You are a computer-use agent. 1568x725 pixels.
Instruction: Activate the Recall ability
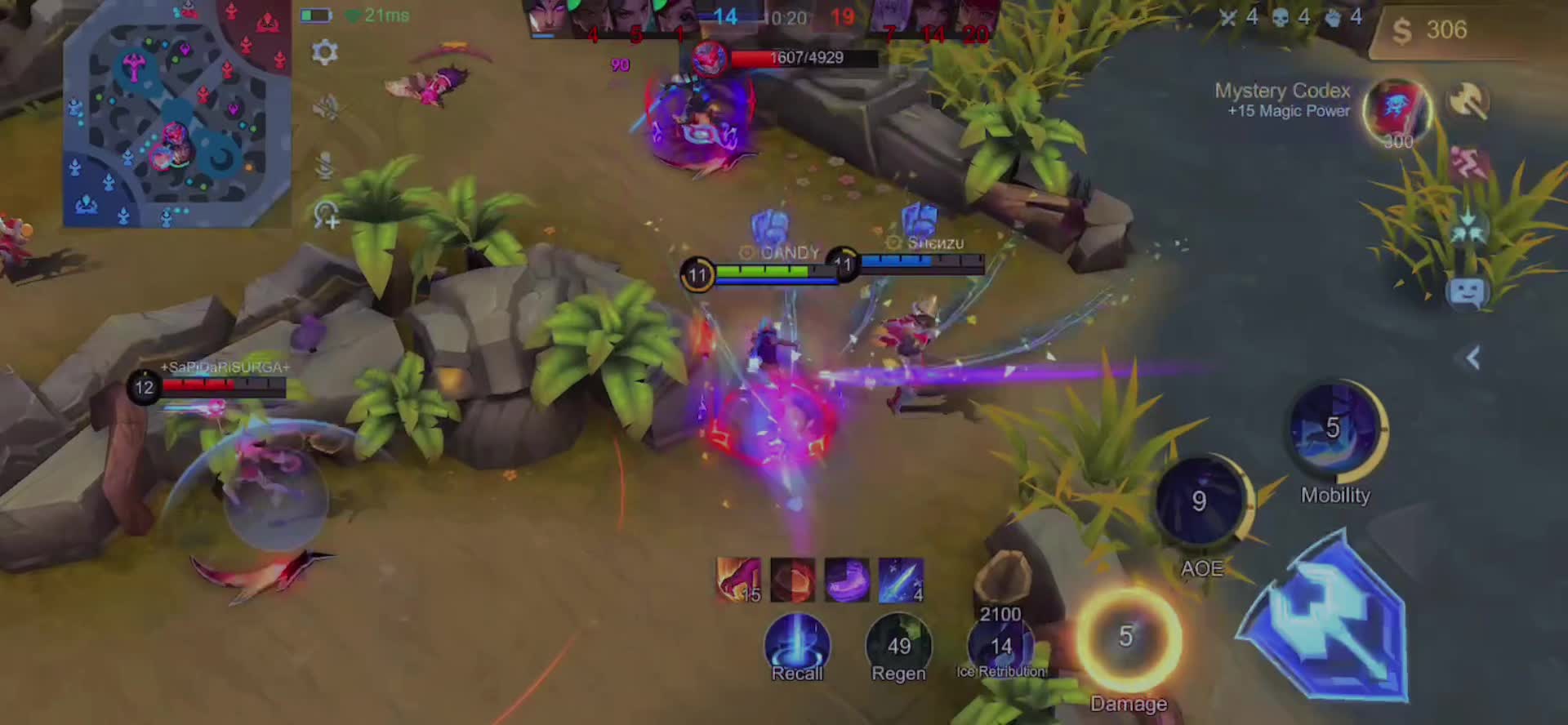pyautogui.click(x=797, y=645)
